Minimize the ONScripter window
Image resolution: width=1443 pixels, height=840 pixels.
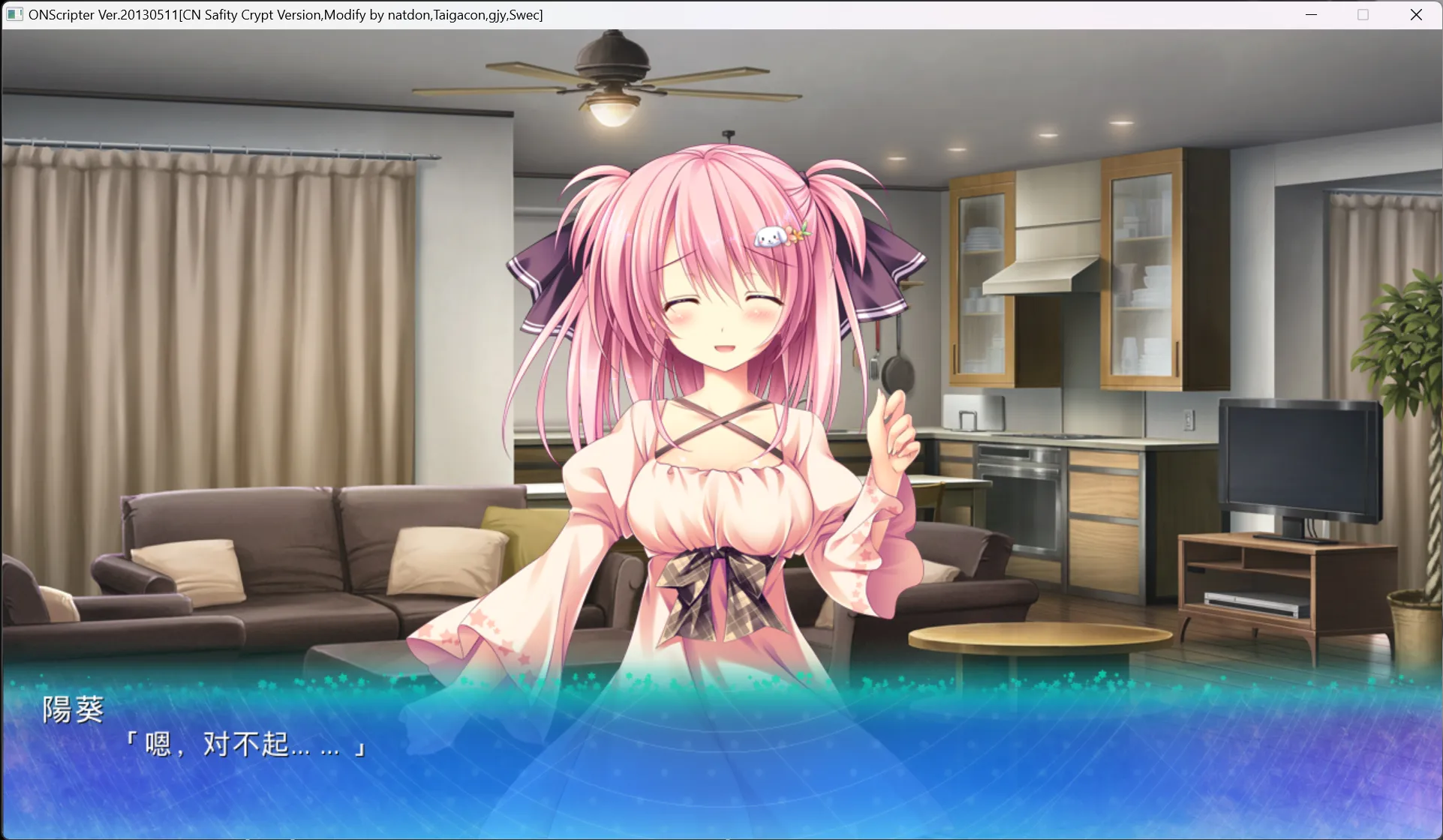(x=1311, y=15)
